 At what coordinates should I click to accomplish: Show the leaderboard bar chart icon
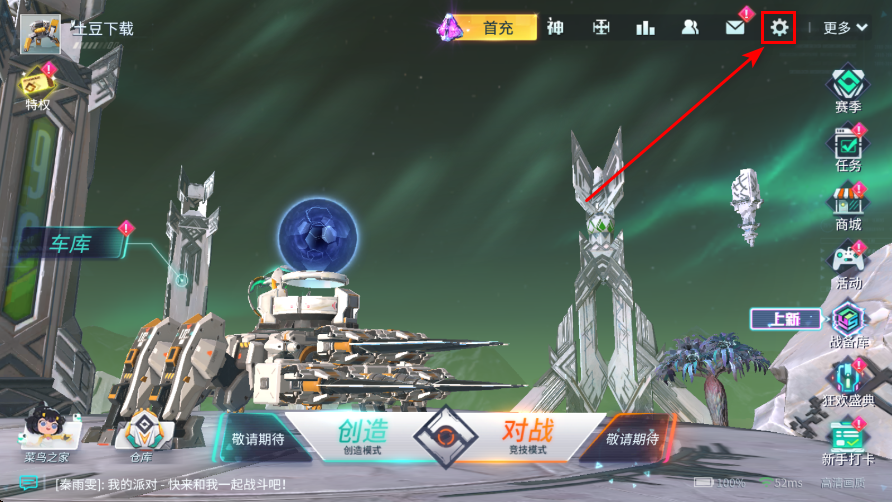(645, 28)
